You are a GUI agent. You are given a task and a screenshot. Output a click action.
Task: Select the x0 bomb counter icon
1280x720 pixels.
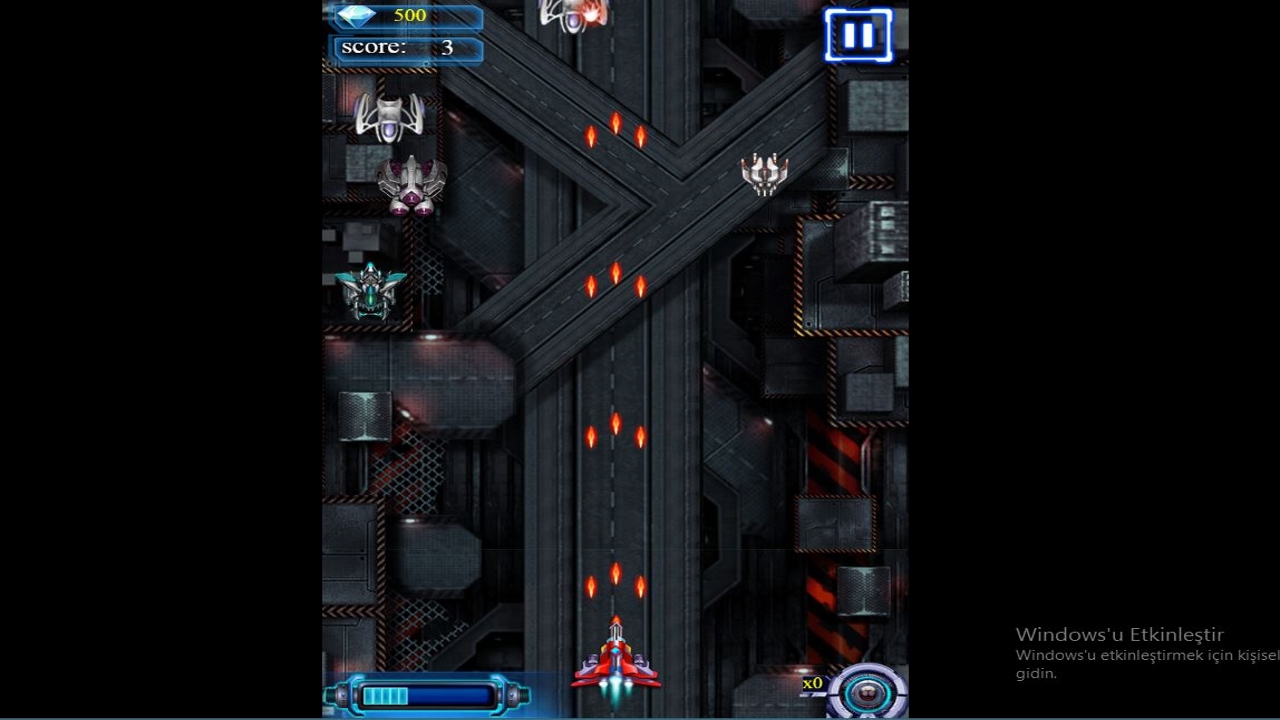814,684
